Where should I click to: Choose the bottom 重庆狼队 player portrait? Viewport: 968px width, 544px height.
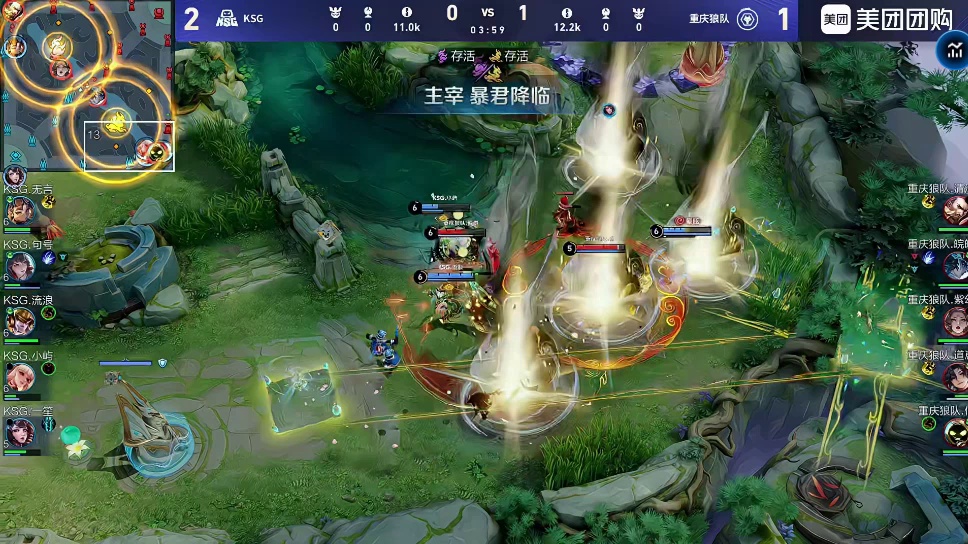954,432
